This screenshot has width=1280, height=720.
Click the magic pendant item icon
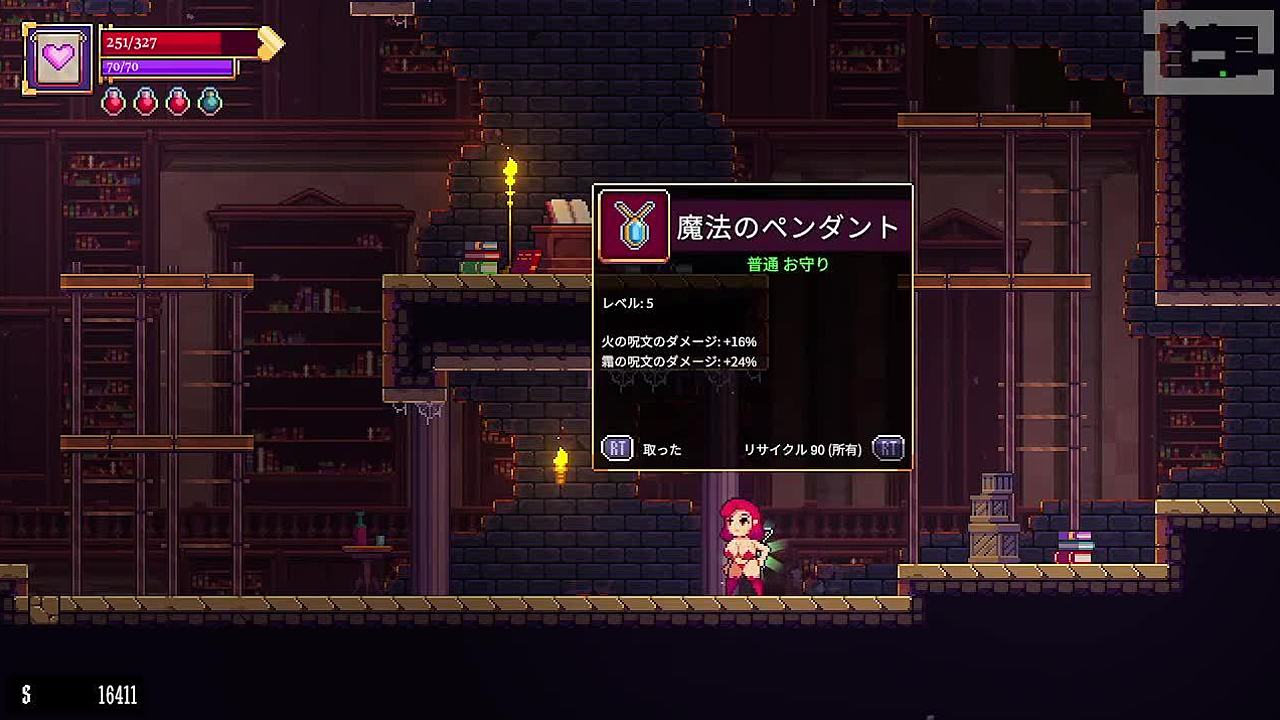[634, 227]
